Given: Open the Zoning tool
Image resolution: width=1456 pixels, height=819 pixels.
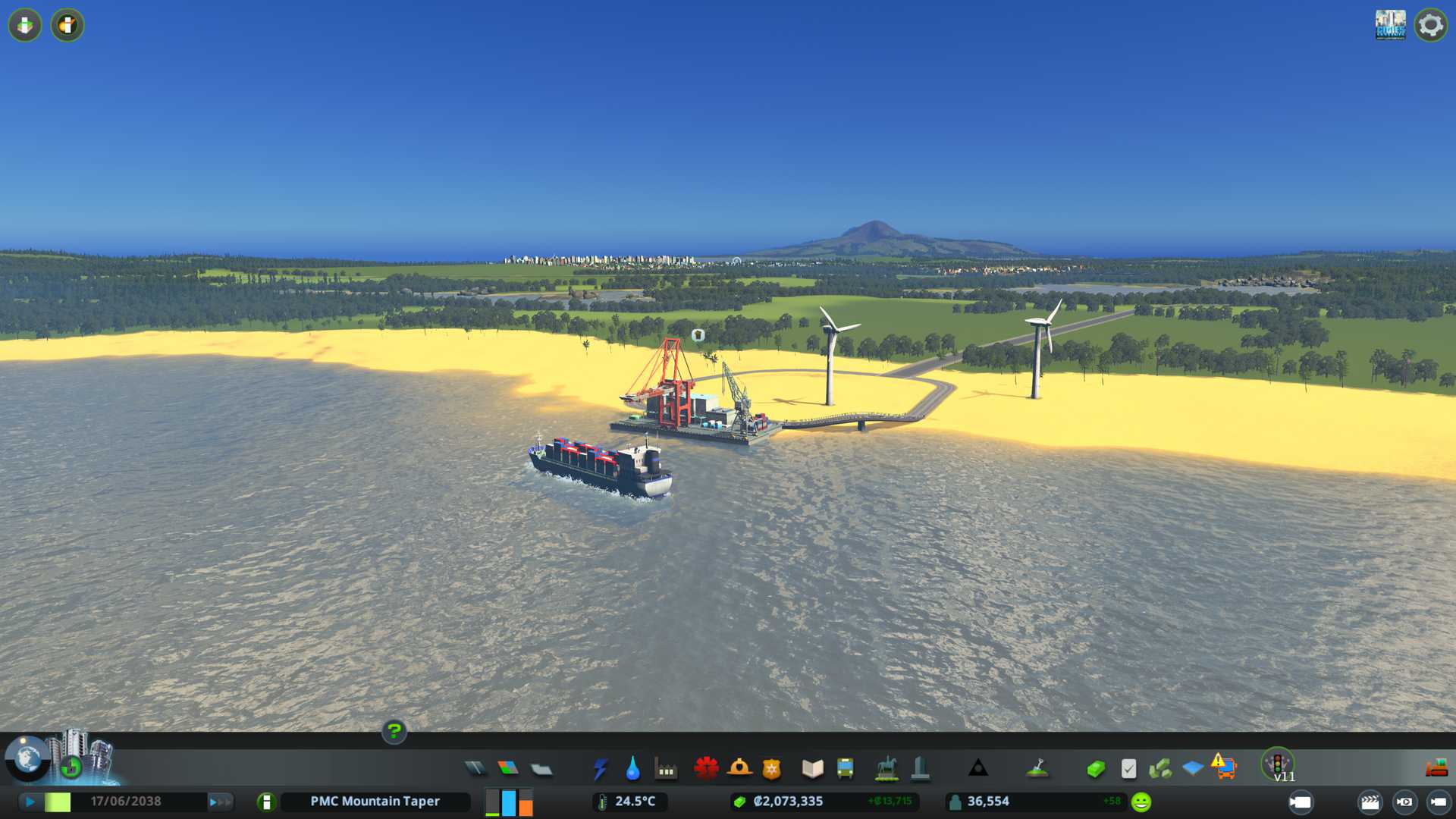Looking at the screenshot, I should [x=508, y=769].
